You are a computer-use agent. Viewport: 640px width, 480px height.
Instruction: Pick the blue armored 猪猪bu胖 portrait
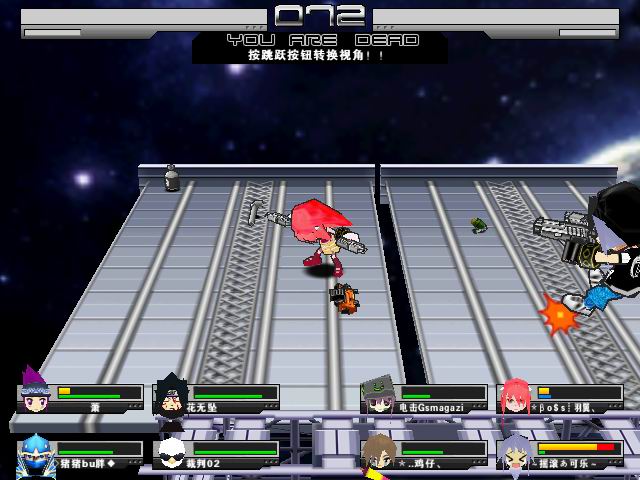pyautogui.click(x=35, y=453)
